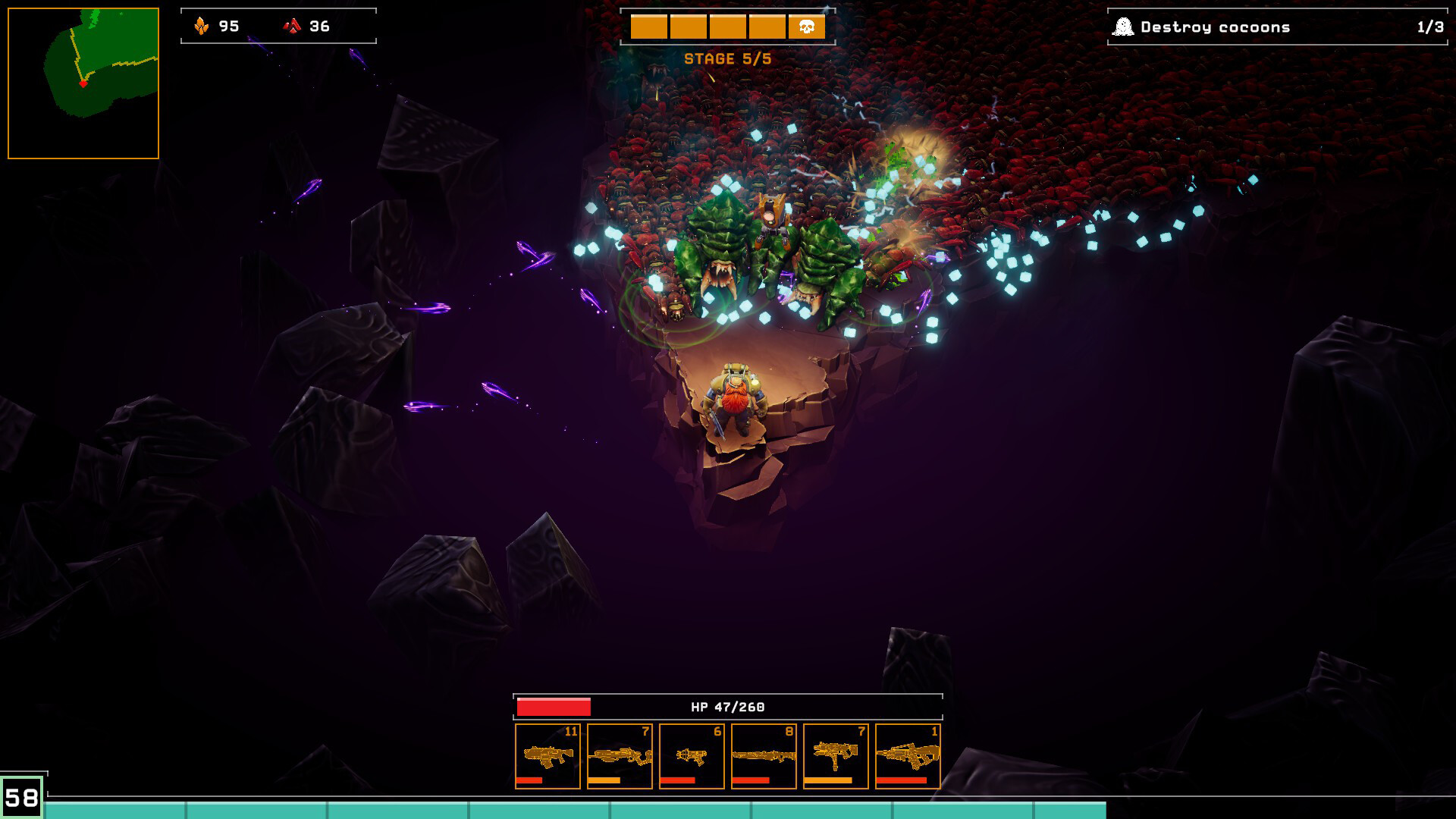Image resolution: width=1456 pixels, height=819 pixels.
Task: Click the gold crystal resource icon
Action: 201,24
